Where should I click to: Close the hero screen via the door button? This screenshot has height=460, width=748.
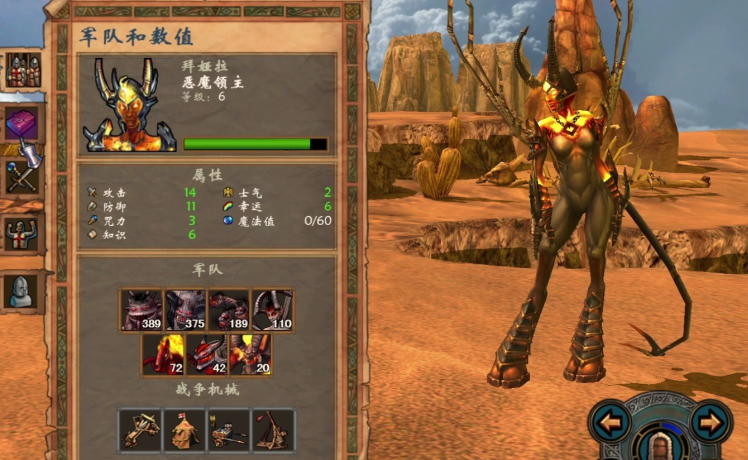click(660, 443)
